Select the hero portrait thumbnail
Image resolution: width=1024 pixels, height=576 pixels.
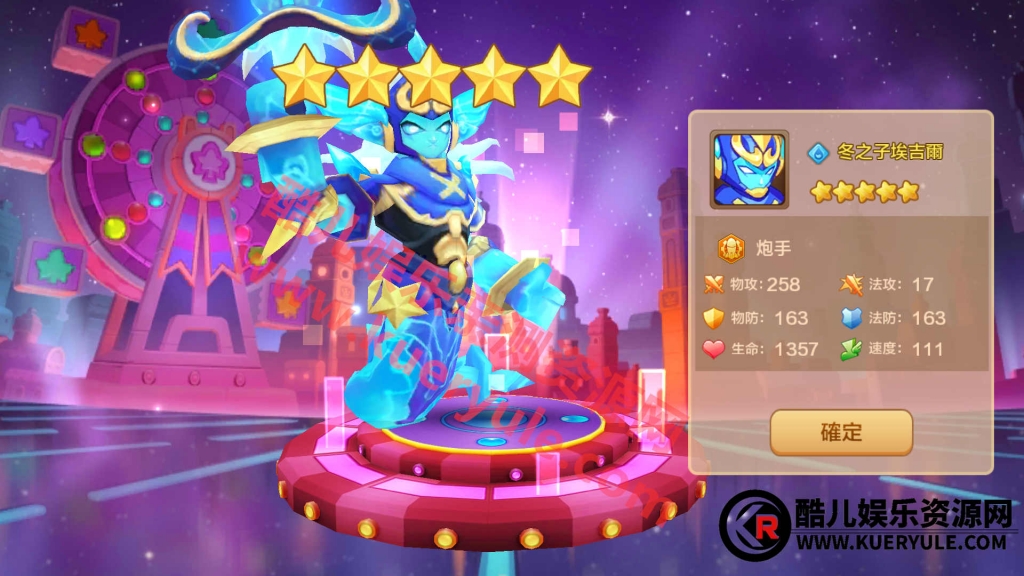click(x=749, y=168)
